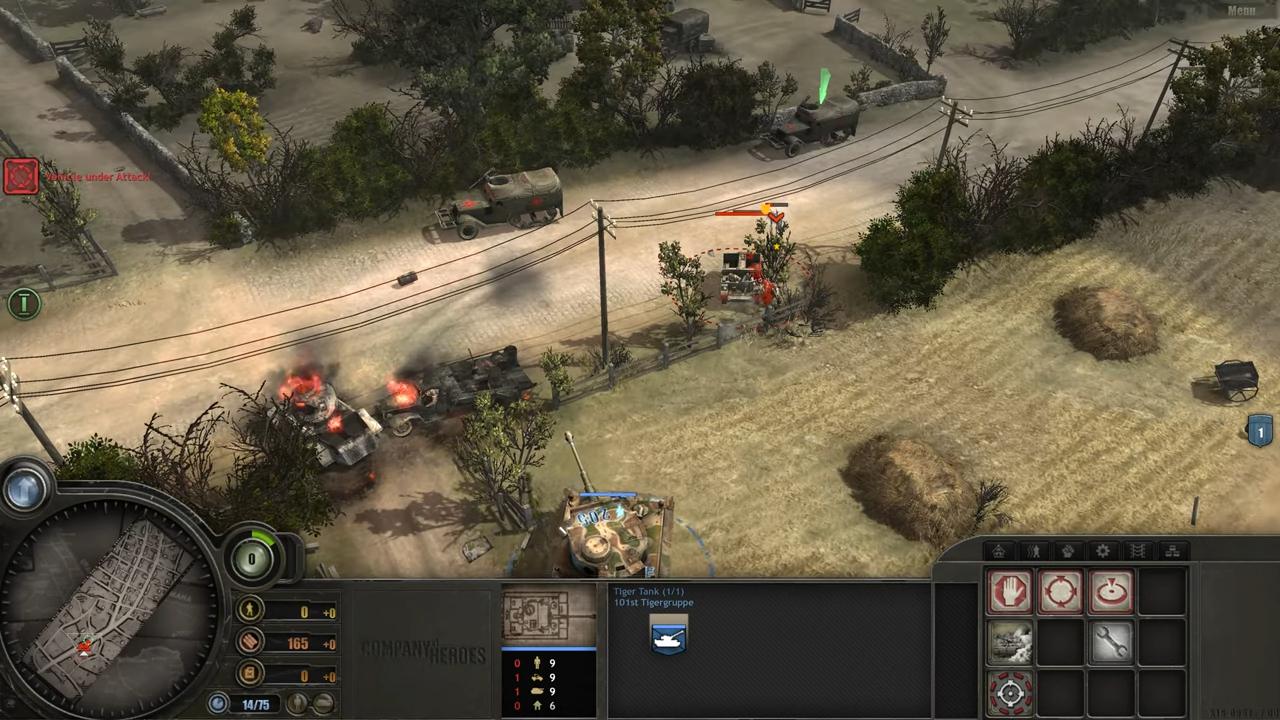Use the wrench repair command
Image resolution: width=1280 pixels, height=720 pixels.
pos(1111,642)
